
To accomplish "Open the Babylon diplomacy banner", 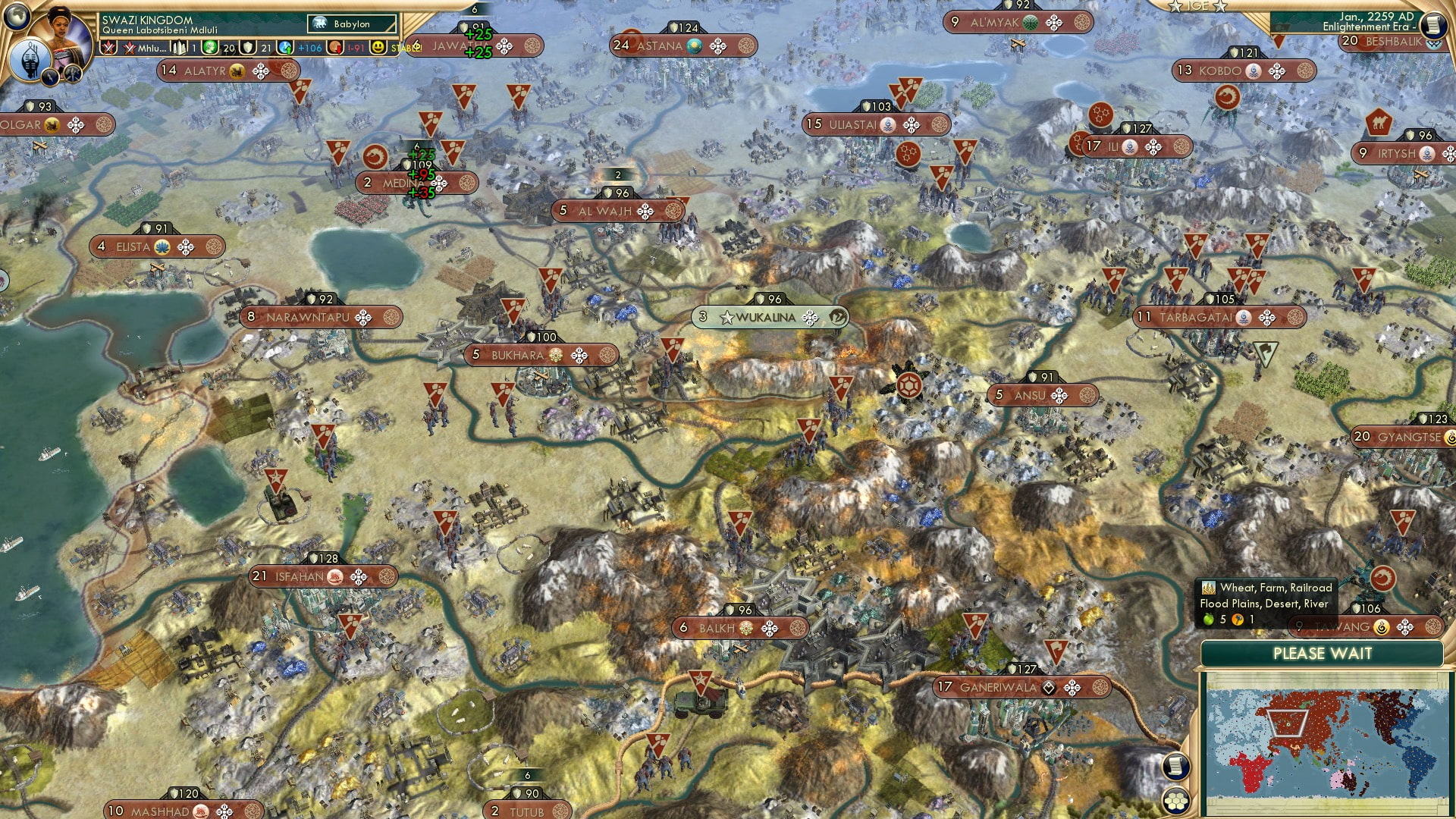I will click(x=353, y=24).
